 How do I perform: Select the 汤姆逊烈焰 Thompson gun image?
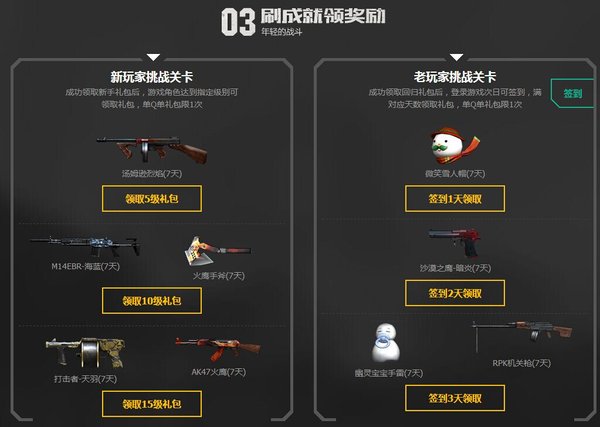(151, 146)
